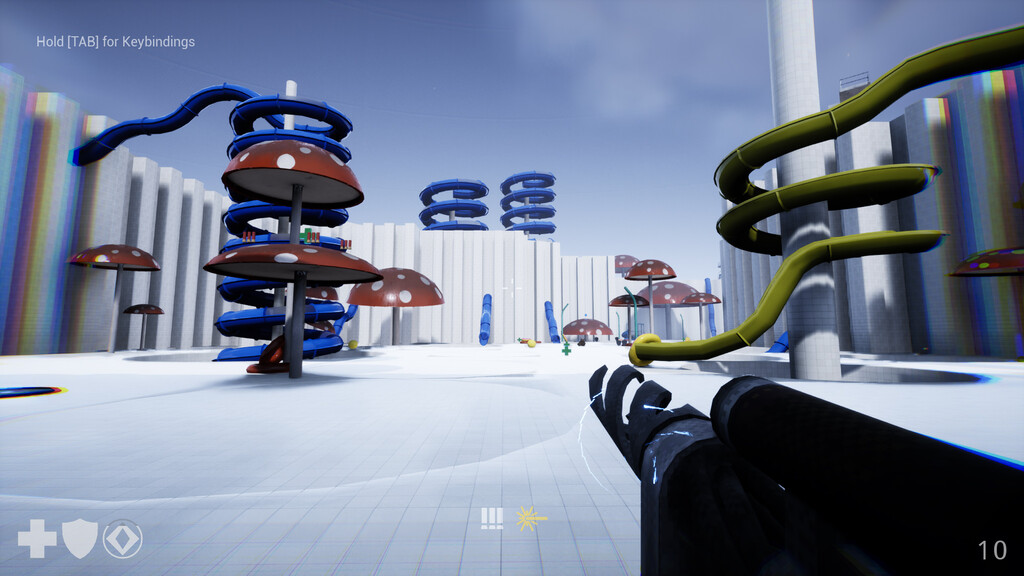The width and height of the screenshot is (1024, 576).
Task: Choose the triple exclamation mark icon
Action: tap(491, 518)
